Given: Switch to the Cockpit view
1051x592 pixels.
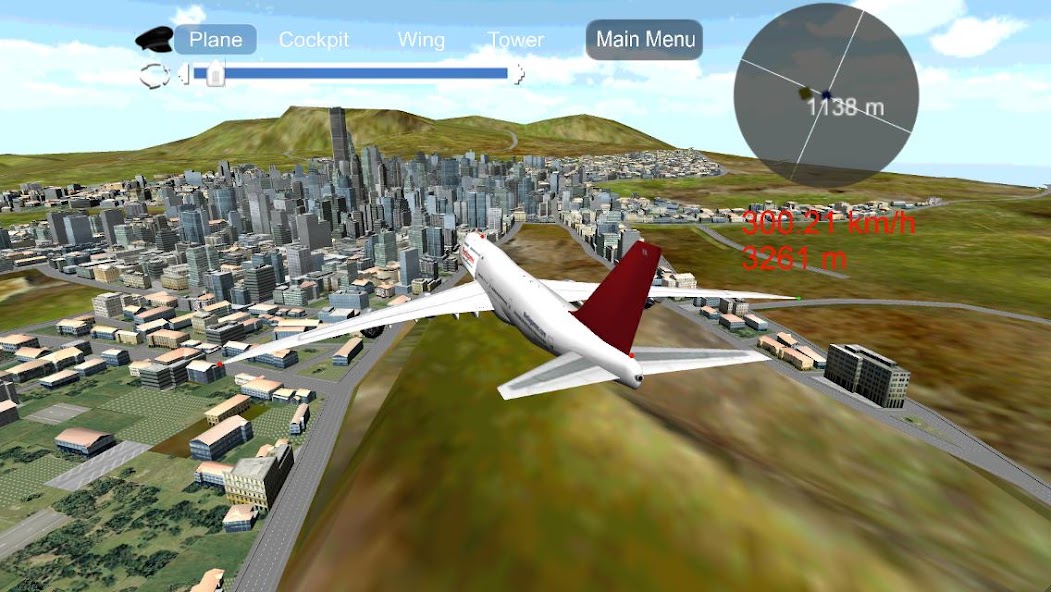Looking at the screenshot, I should tap(314, 40).
